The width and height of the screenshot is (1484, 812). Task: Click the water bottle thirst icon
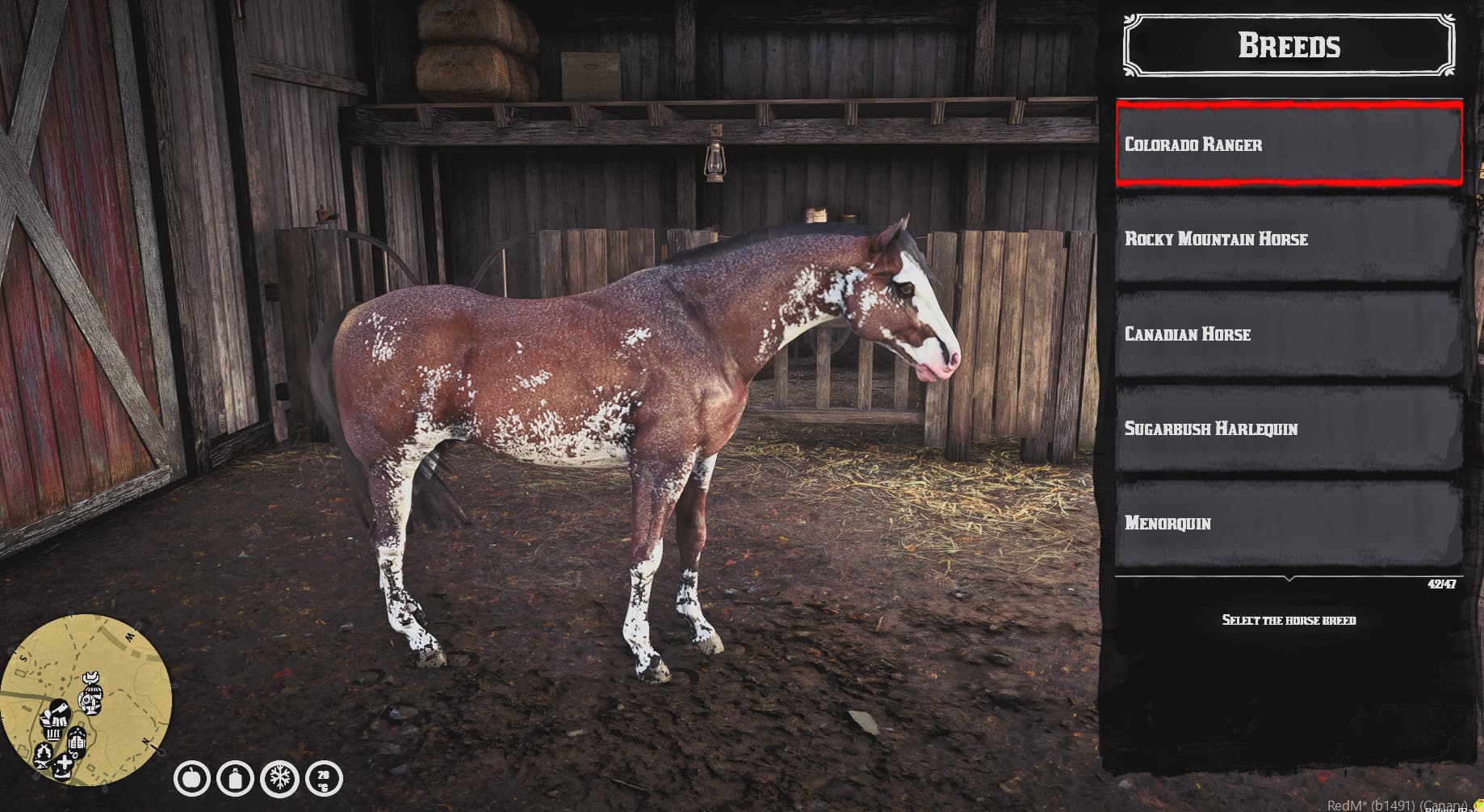[x=236, y=780]
